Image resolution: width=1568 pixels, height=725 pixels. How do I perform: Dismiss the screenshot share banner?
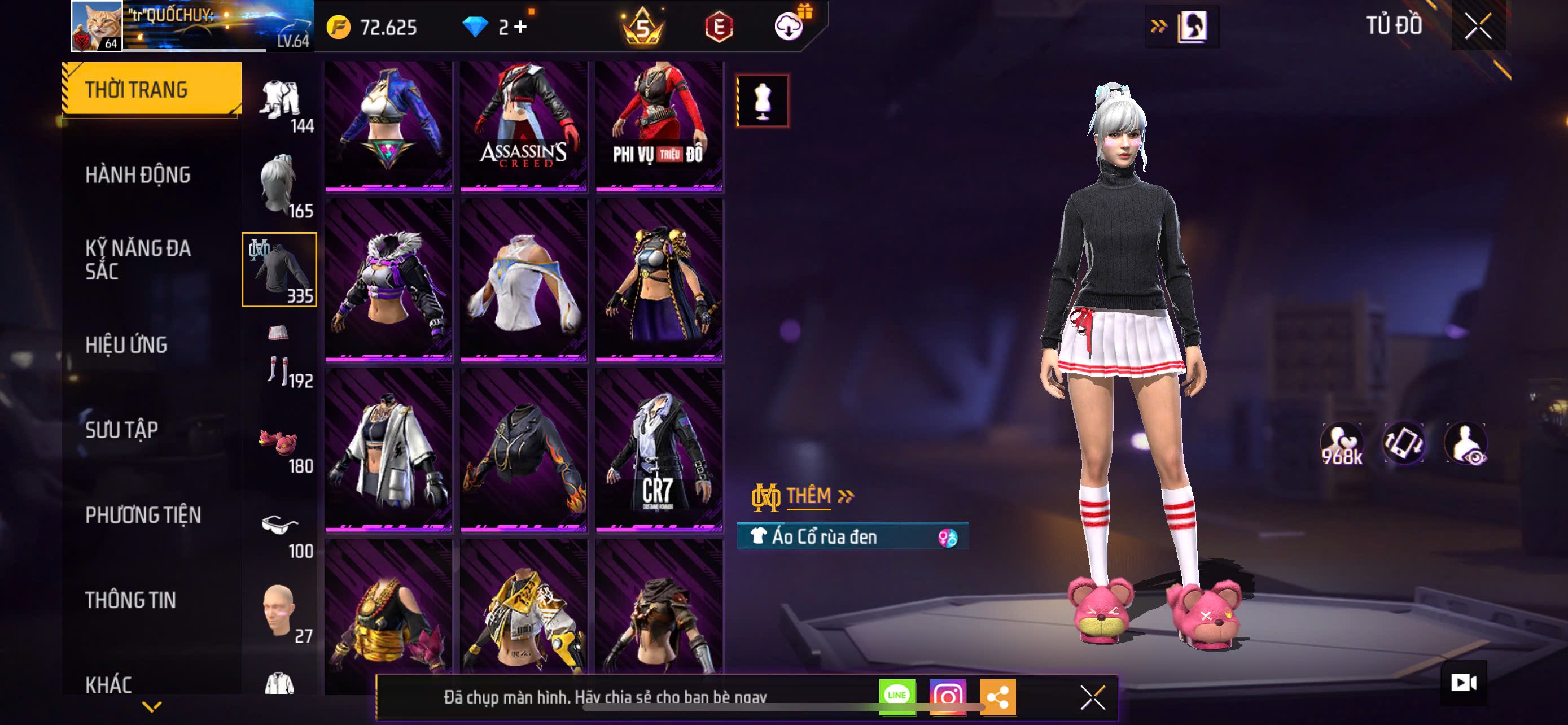click(x=1093, y=697)
